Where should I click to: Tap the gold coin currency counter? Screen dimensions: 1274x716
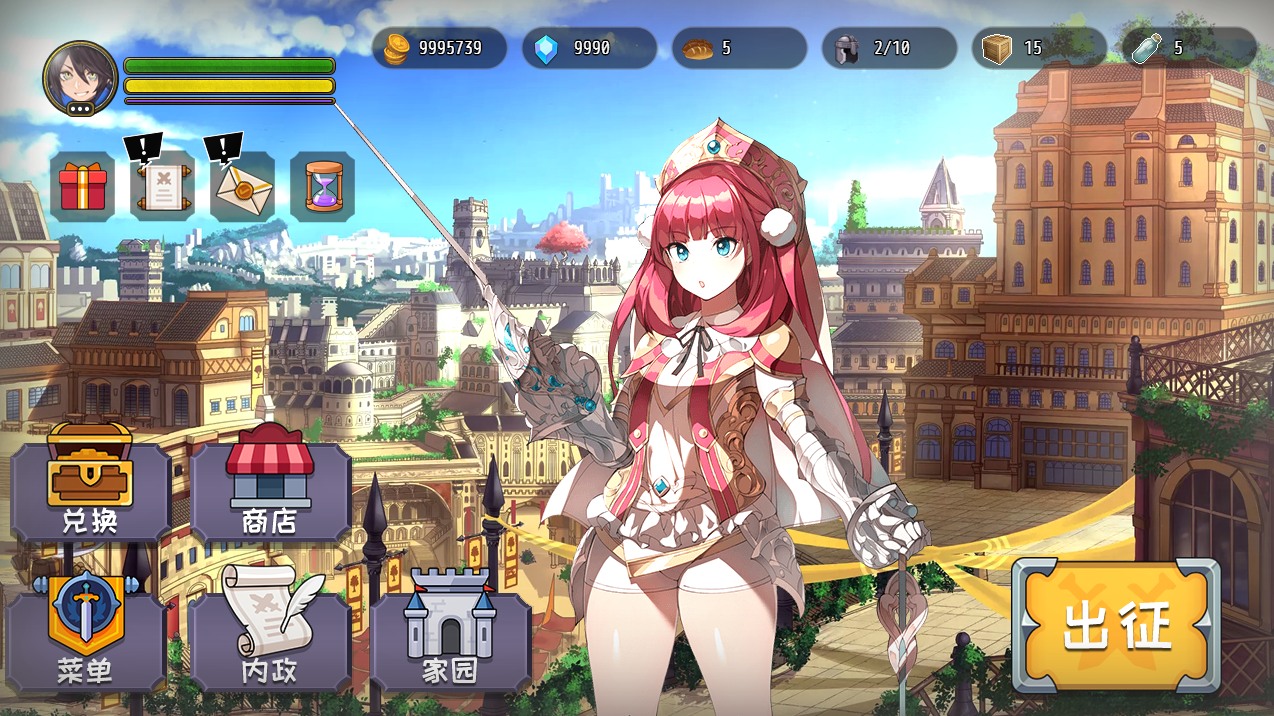[x=440, y=48]
